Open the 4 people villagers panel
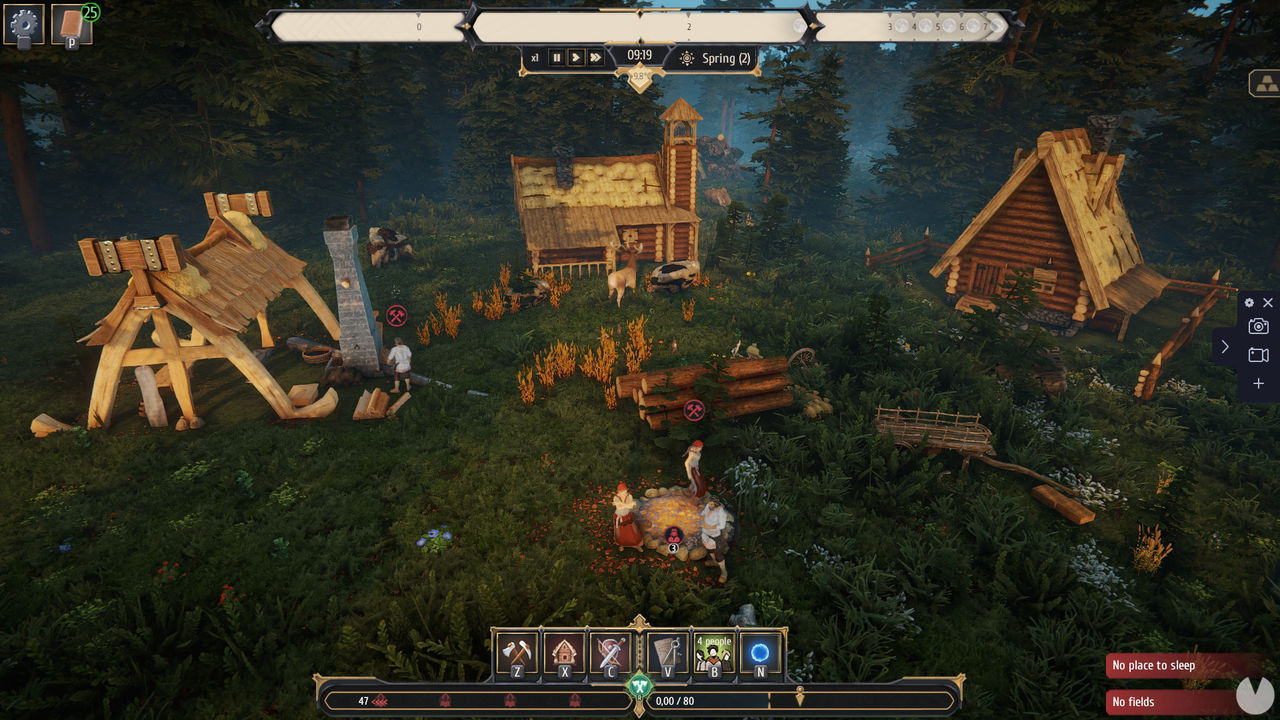 [714, 653]
